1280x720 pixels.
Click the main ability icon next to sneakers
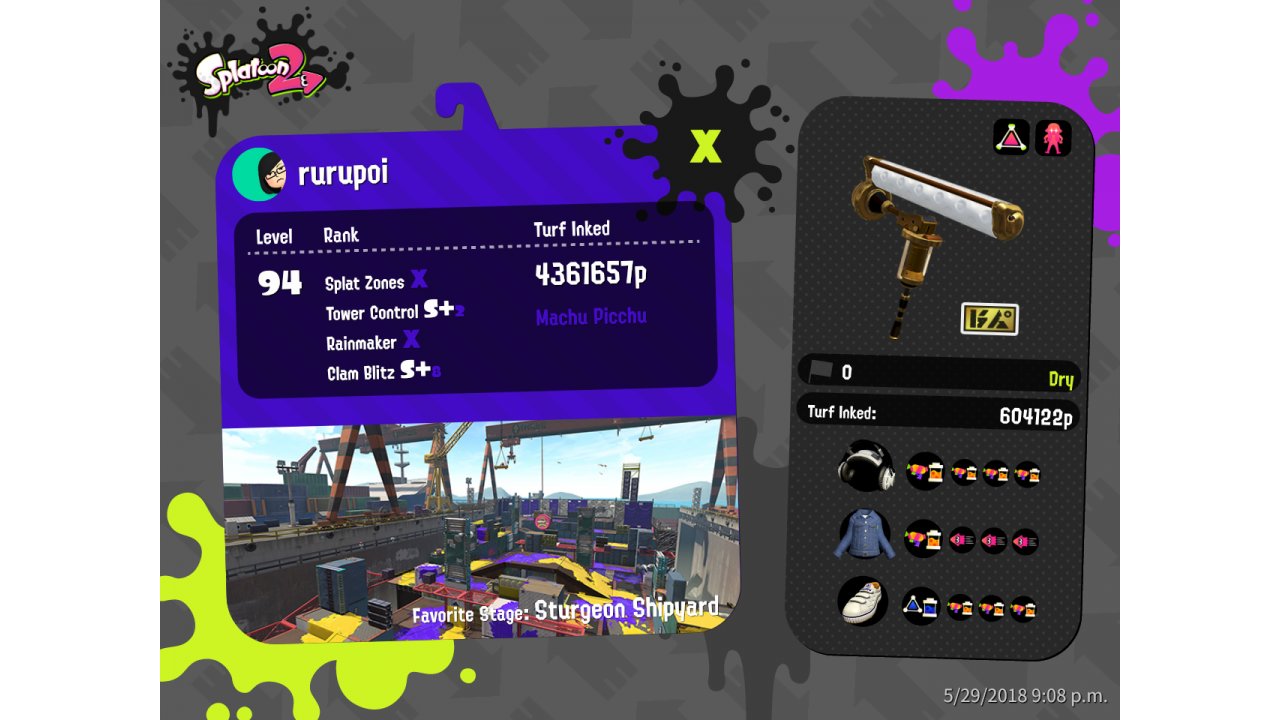click(x=920, y=606)
